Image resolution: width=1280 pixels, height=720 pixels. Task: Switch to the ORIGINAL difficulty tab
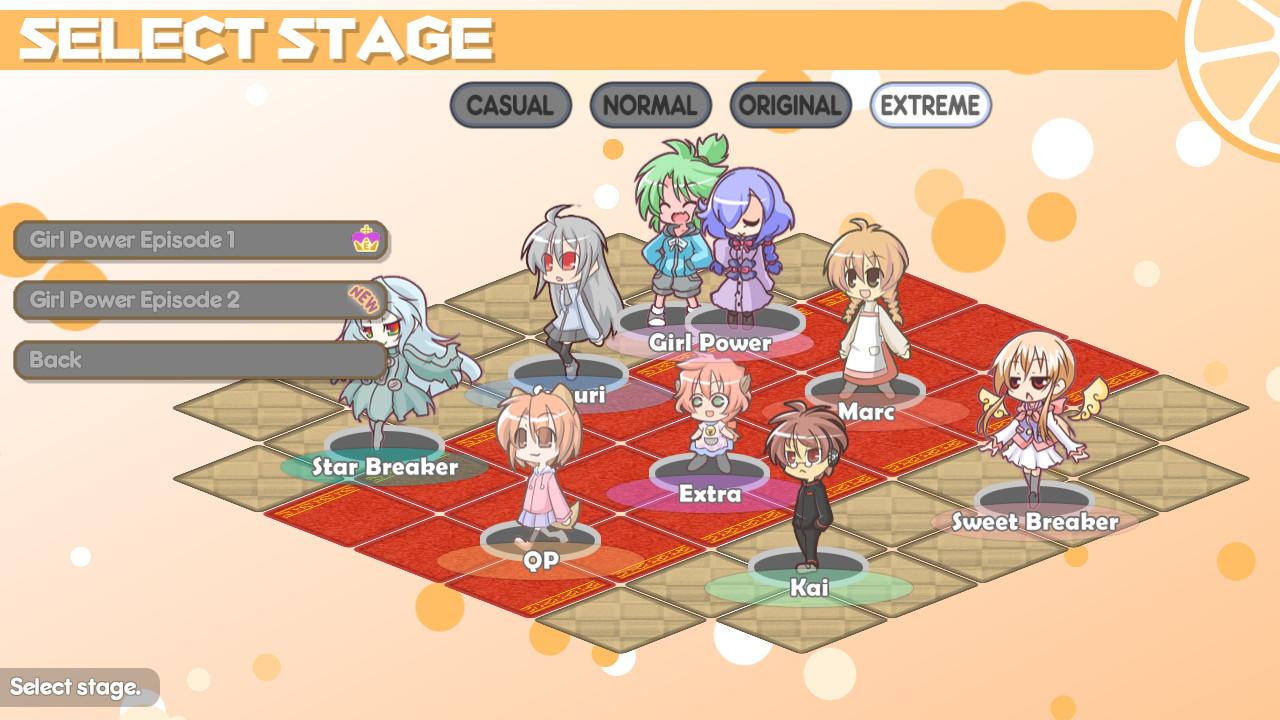(x=789, y=105)
